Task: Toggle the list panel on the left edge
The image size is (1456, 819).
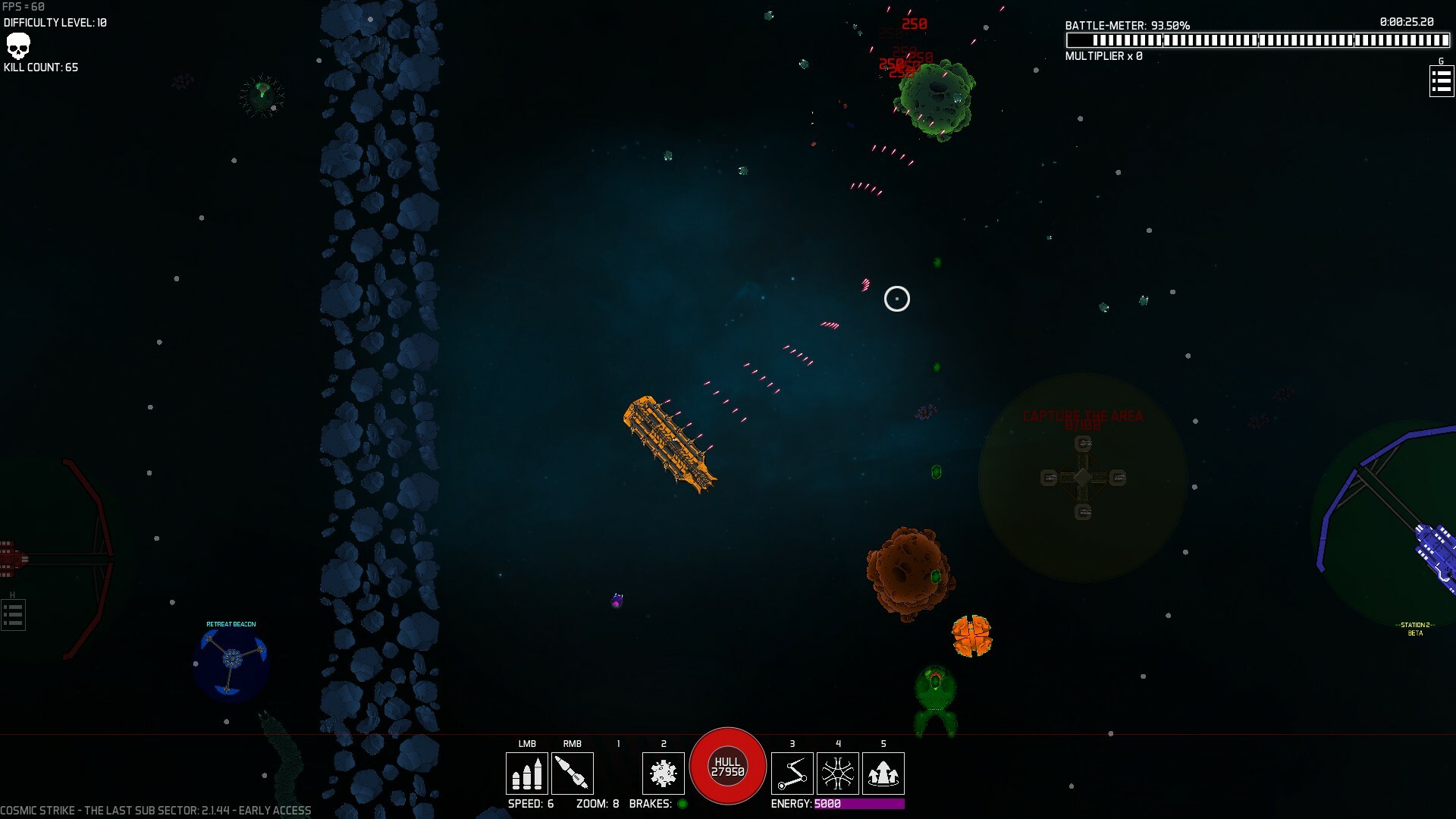Action: tap(12, 614)
